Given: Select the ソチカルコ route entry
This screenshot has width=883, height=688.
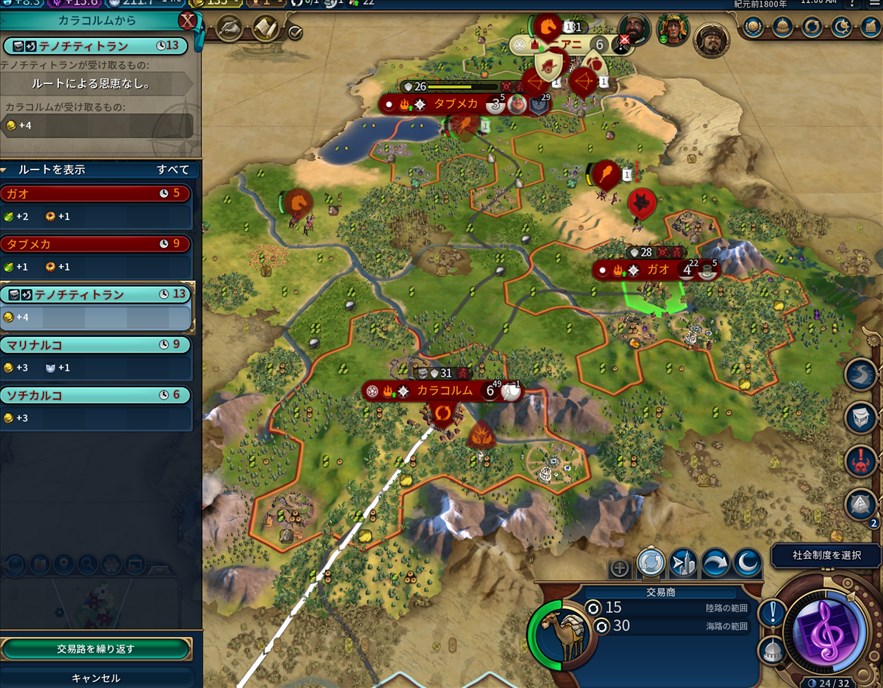Looking at the screenshot, I should point(96,395).
